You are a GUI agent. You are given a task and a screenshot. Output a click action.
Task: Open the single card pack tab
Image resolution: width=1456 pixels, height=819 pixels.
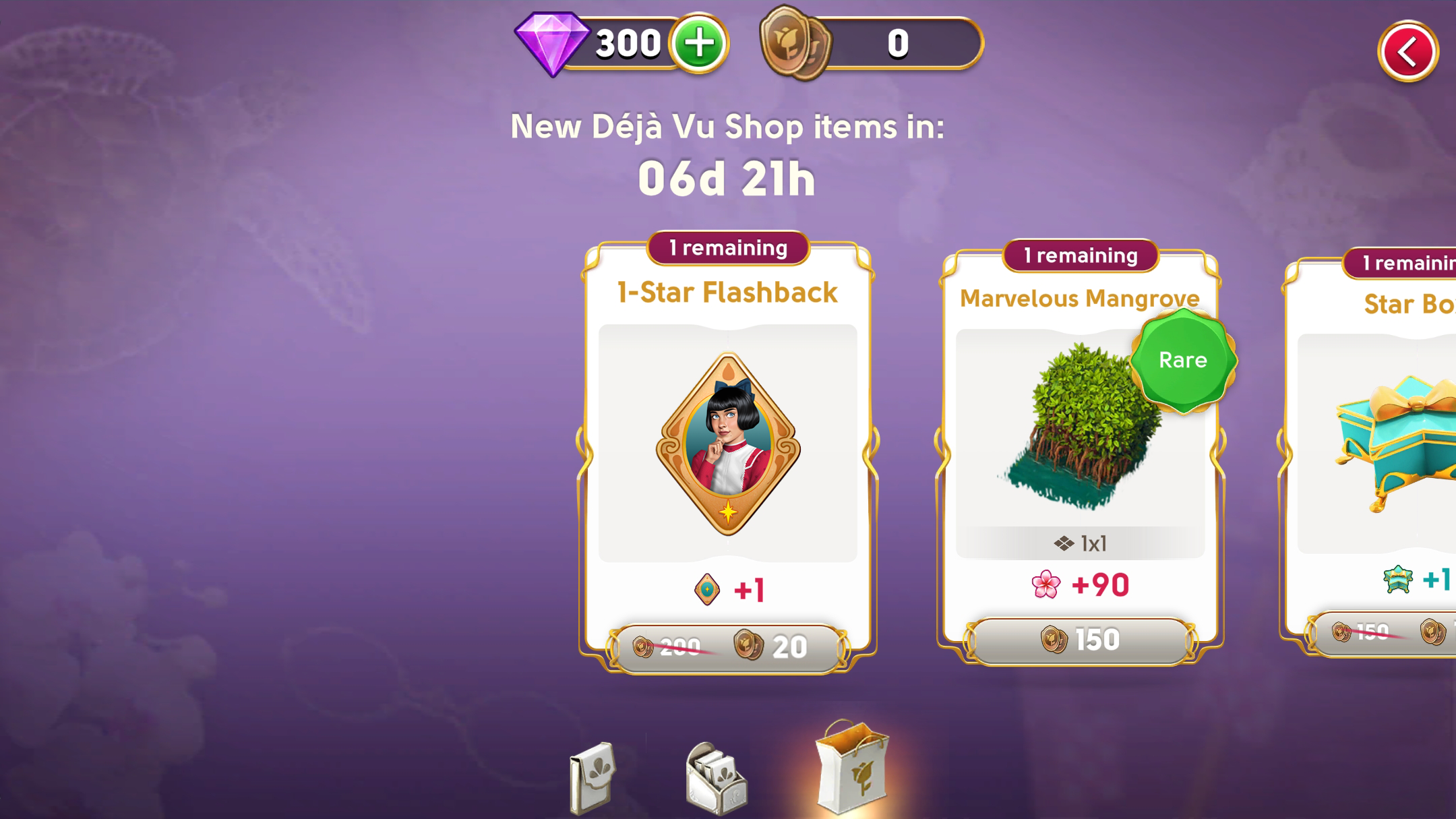pos(592,777)
